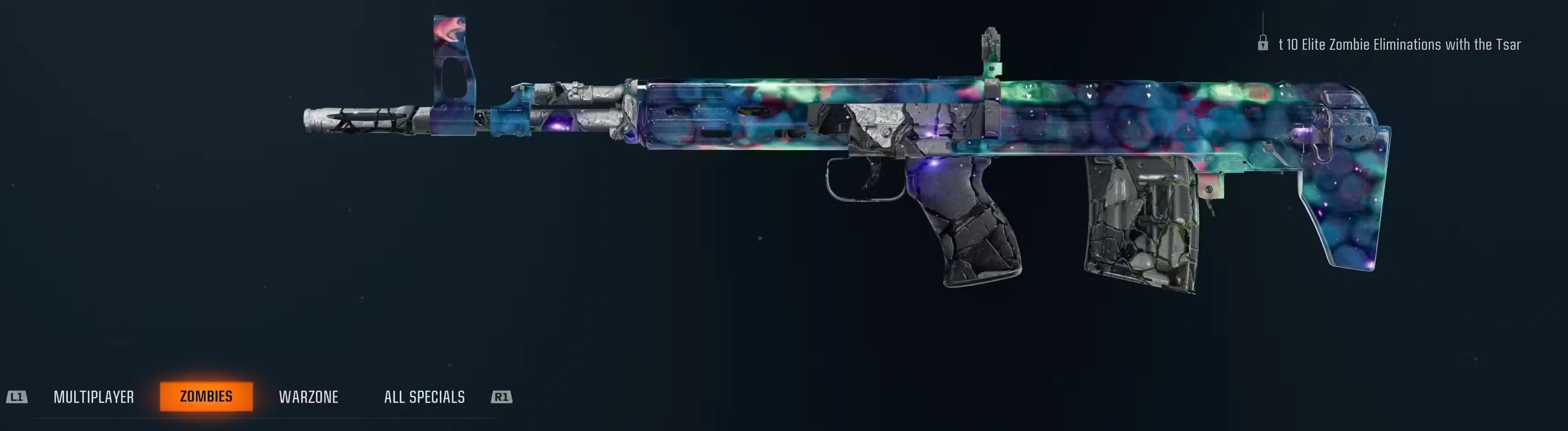Click the galaxy camo preview on the receiver

pos(761,110)
